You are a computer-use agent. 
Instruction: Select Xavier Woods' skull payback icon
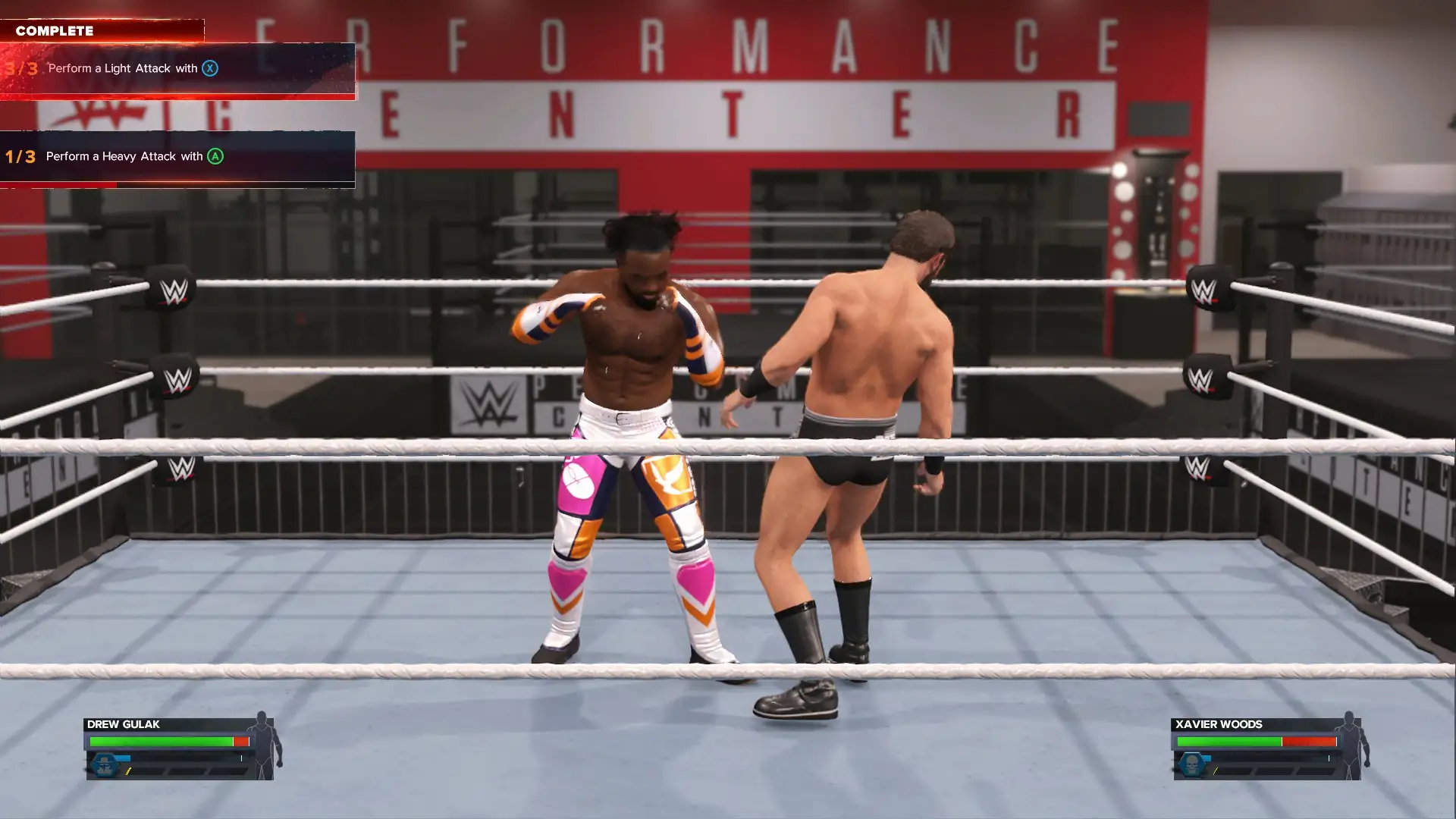[1192, 764]
